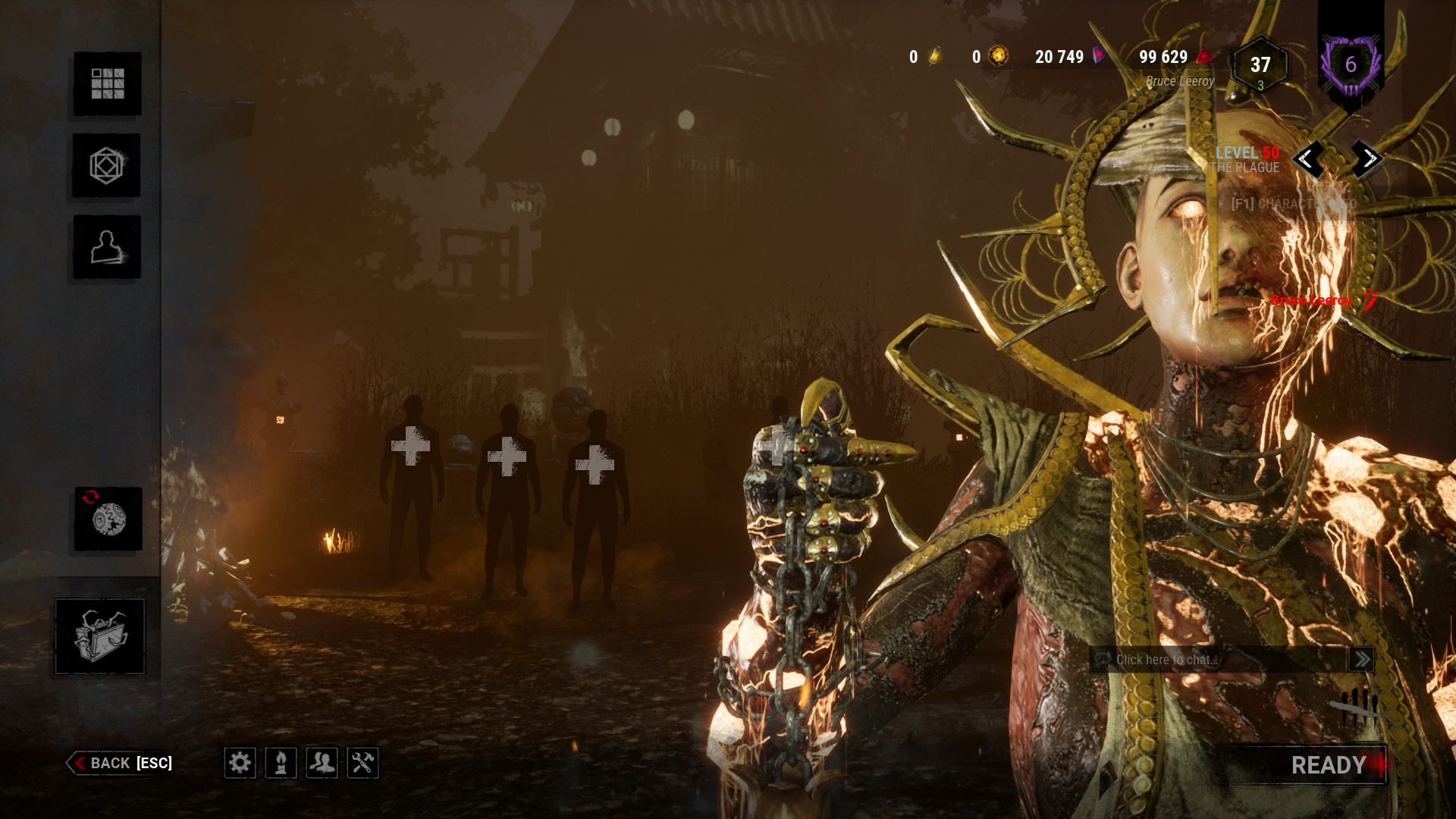Click the eyeball switch-role icon
Screen dimensions: 1456x819
click(x=108, y=519)
